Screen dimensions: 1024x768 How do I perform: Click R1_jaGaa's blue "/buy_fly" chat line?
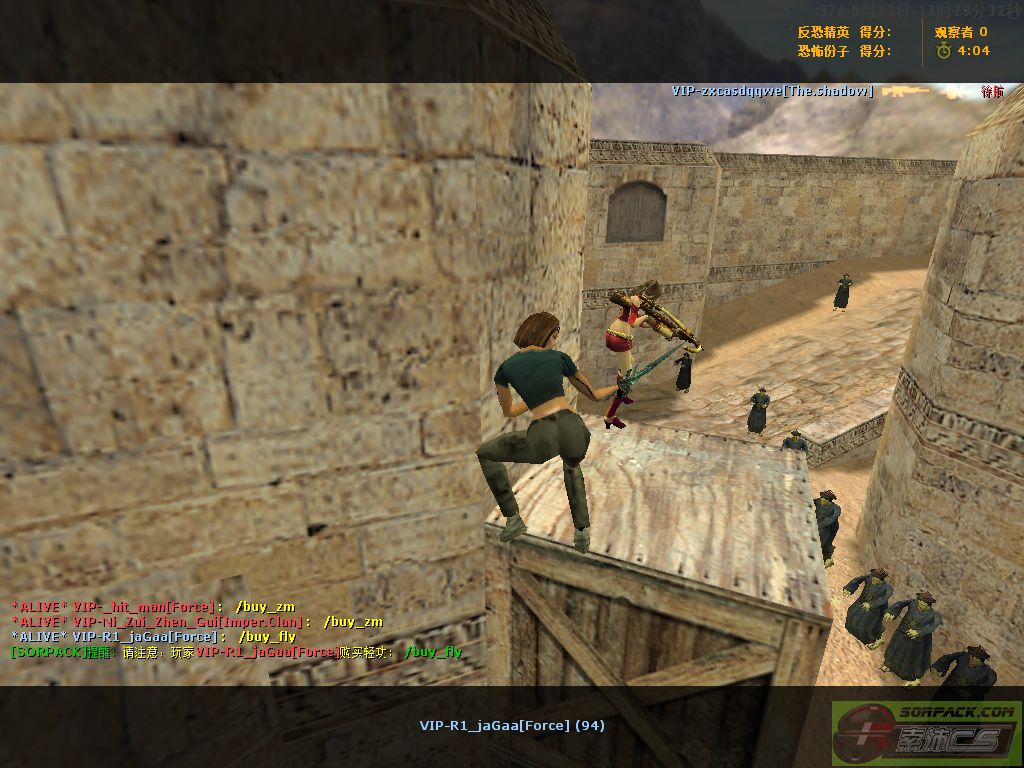click(x=153, y=636)
